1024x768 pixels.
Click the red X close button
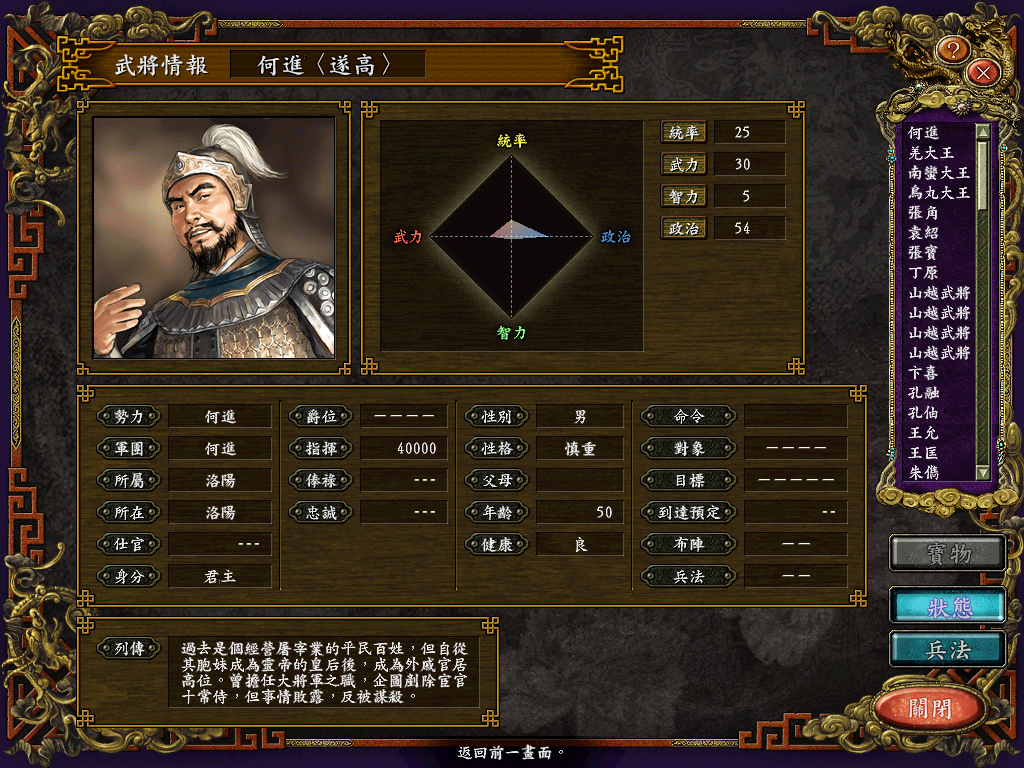983,71
